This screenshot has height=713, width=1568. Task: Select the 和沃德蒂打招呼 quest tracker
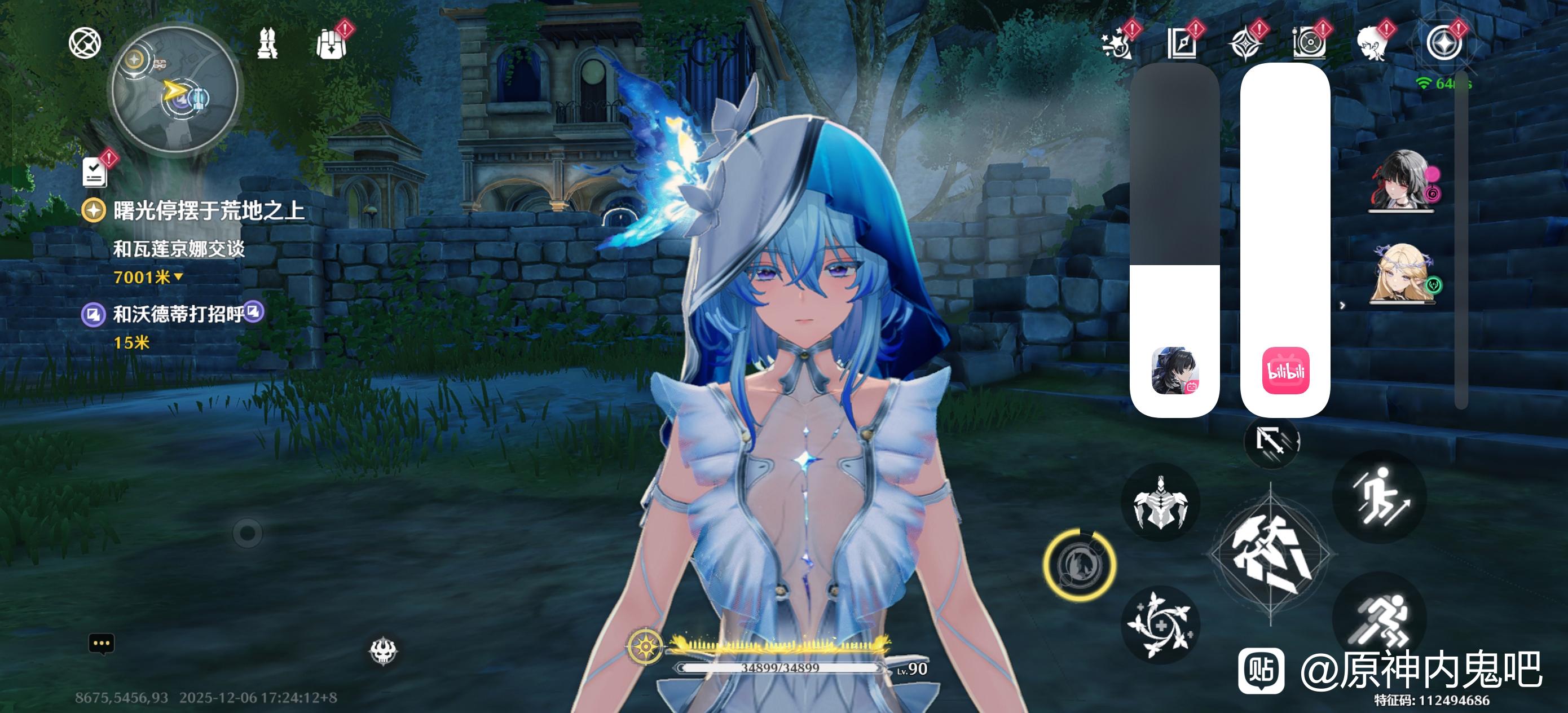(178, 314)
